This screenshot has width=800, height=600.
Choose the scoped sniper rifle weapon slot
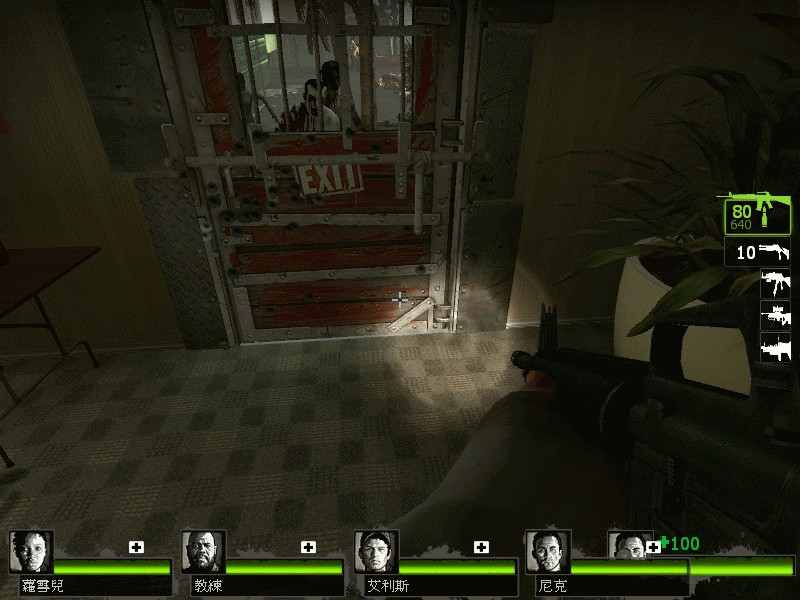[x=776, y=316]
